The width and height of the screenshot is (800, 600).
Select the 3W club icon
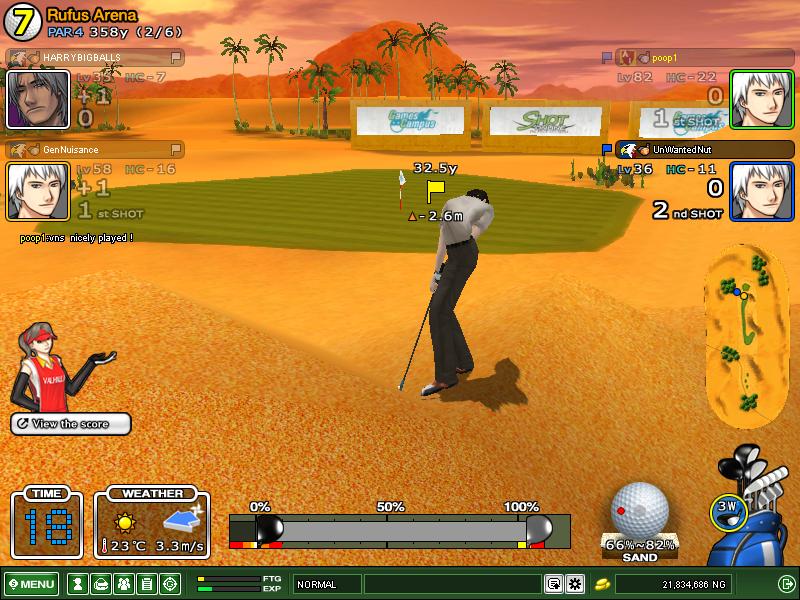(728, 508)
